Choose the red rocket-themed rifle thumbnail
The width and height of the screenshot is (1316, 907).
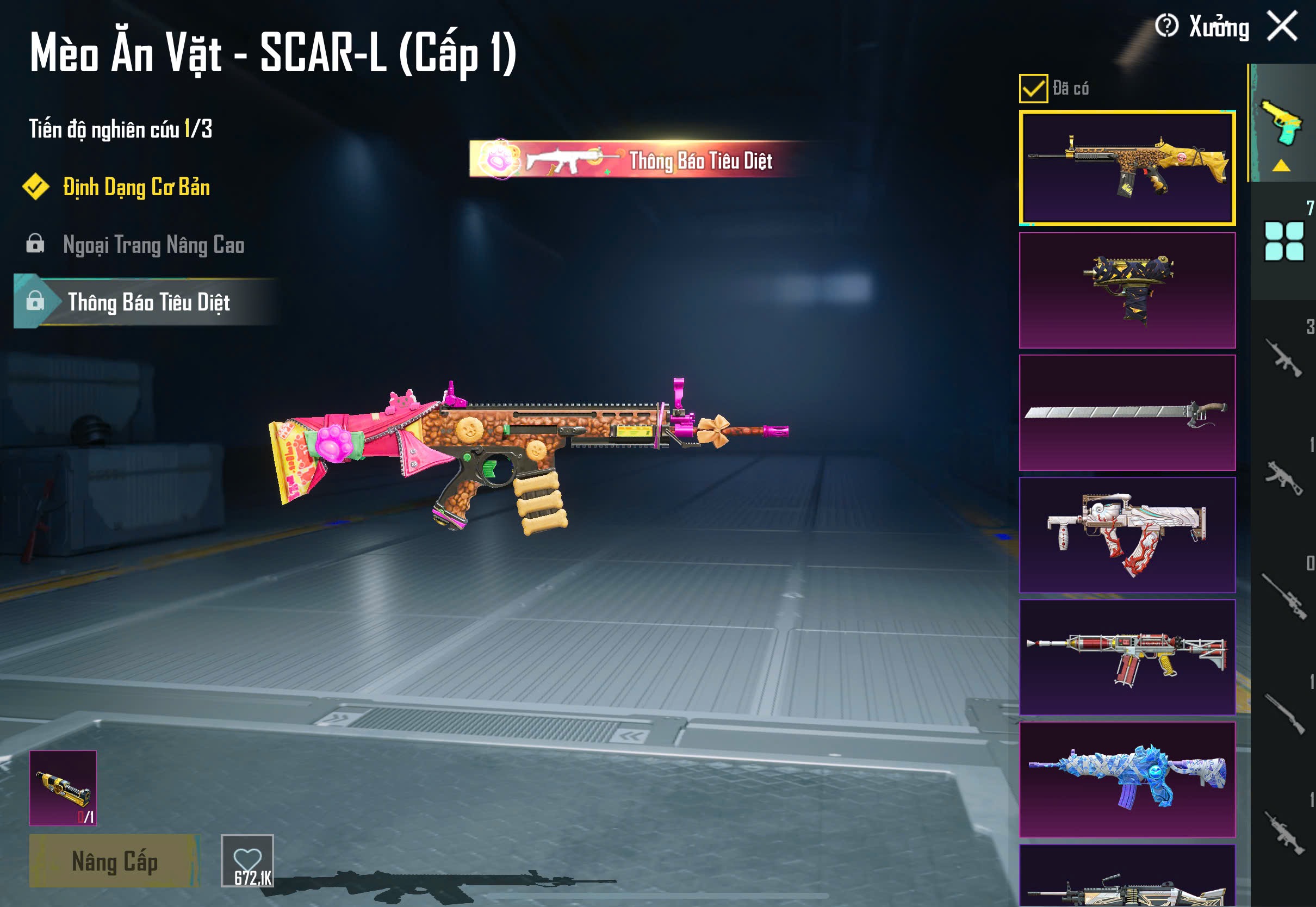[x=1127, y=657]
